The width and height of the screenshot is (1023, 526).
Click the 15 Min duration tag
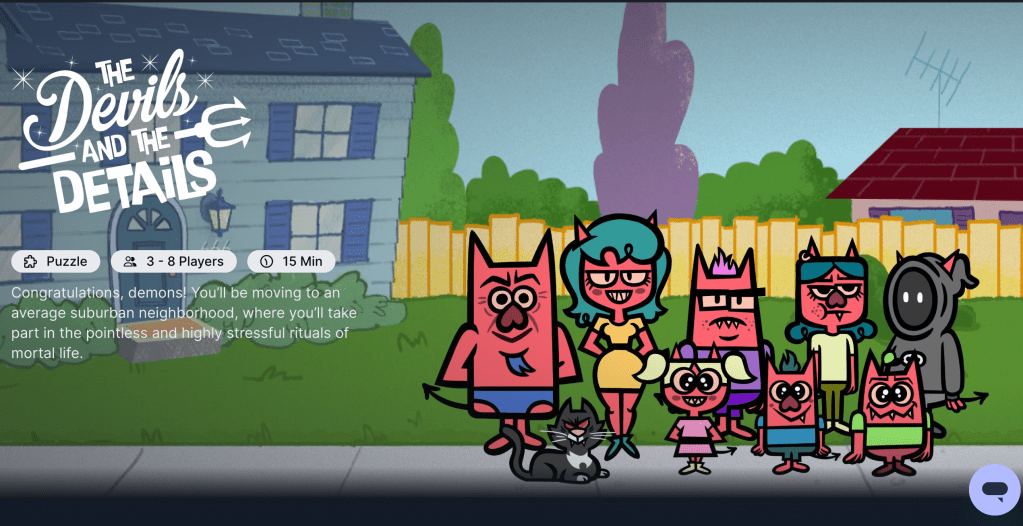click(291, 261)
